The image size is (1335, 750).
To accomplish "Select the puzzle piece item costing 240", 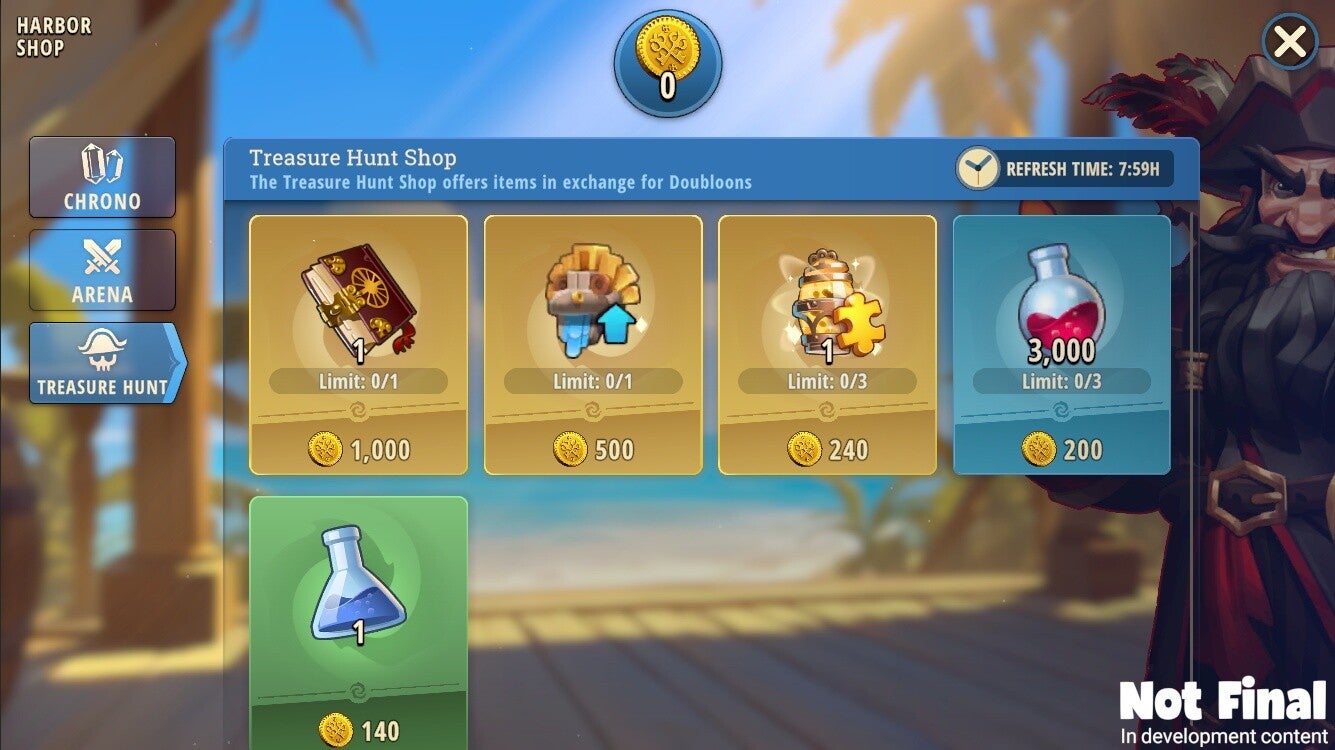I will coord(827,345).
